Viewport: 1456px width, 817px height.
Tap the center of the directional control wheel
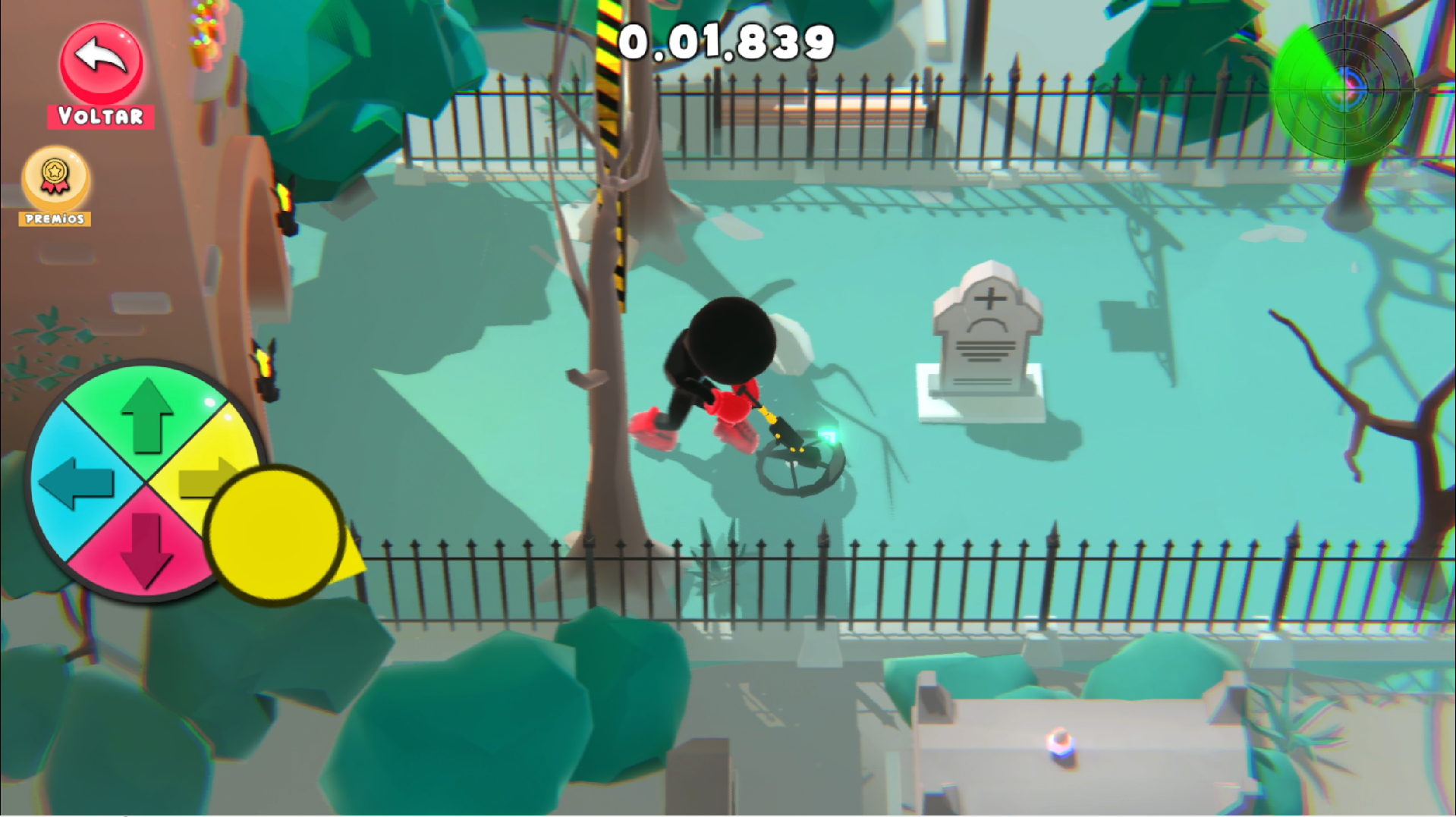click(x=146, y=483)
